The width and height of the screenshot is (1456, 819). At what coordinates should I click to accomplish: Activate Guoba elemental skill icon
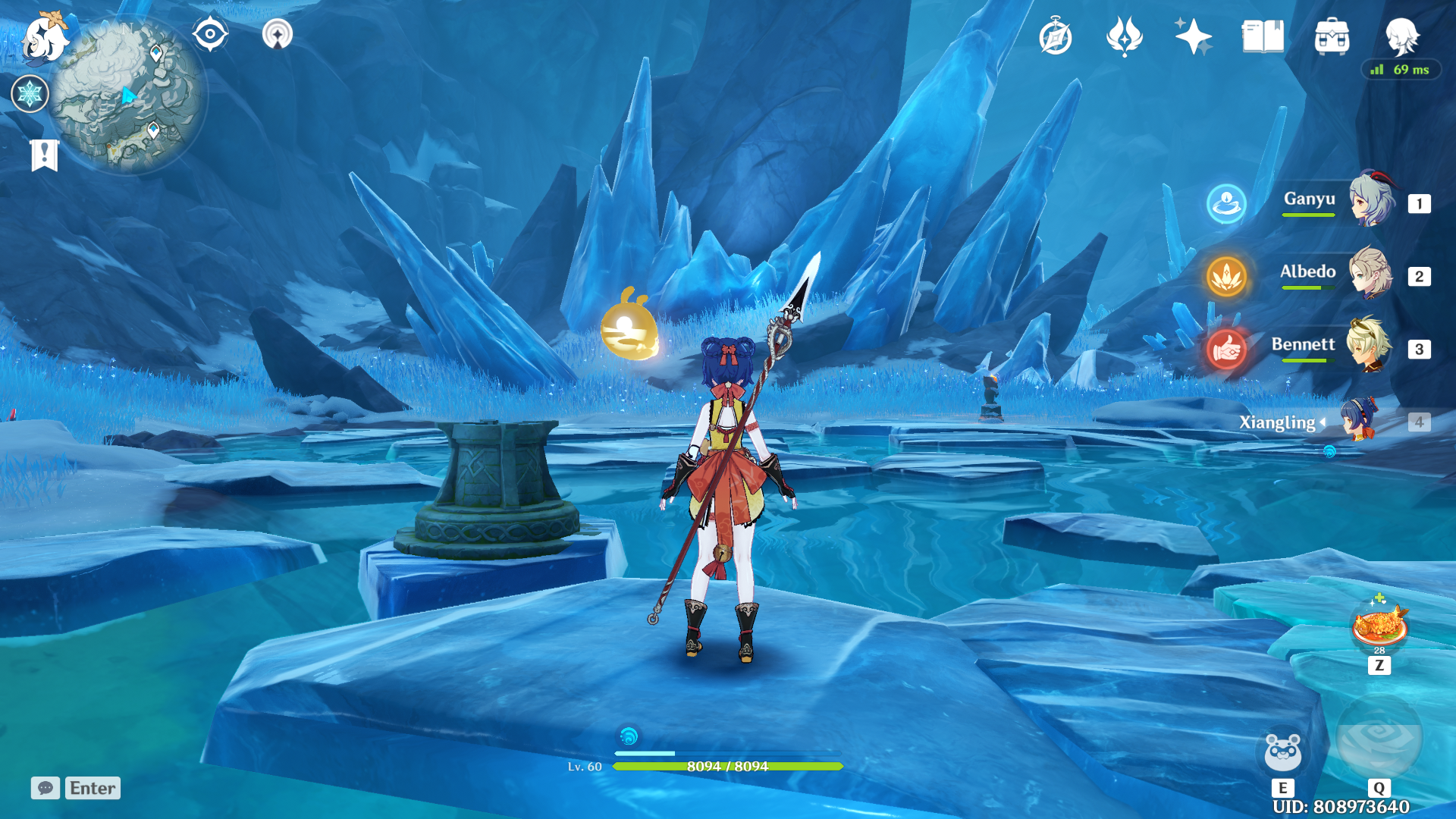click(1282, 752)
